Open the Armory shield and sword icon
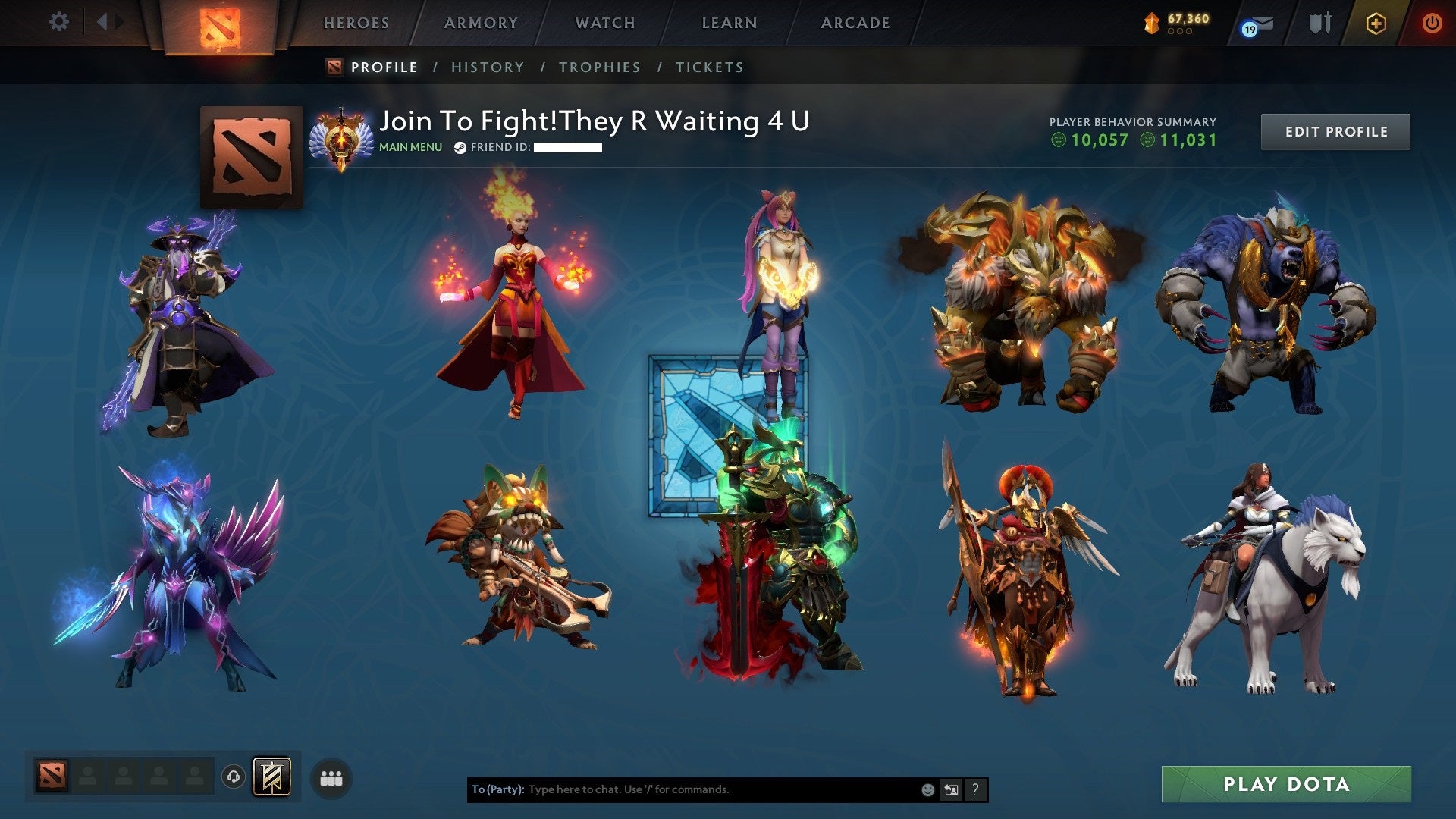This screenshot has height=819, width=1456. pos(1317,23)
